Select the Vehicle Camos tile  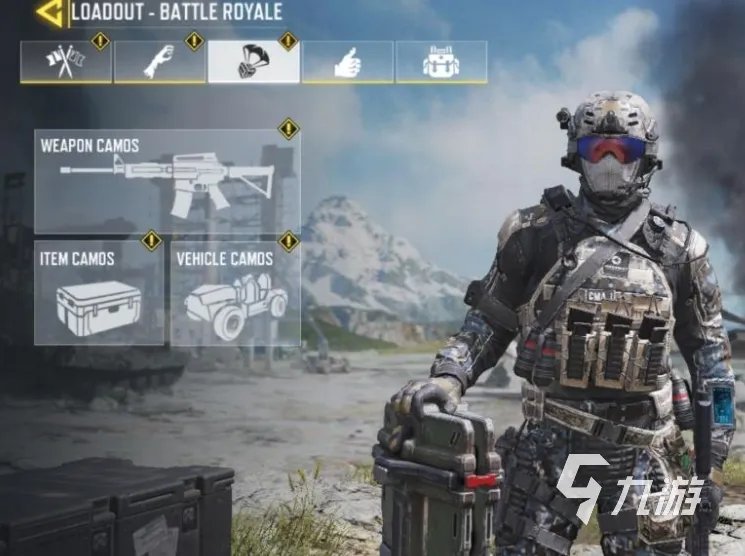tap(235, 293)
